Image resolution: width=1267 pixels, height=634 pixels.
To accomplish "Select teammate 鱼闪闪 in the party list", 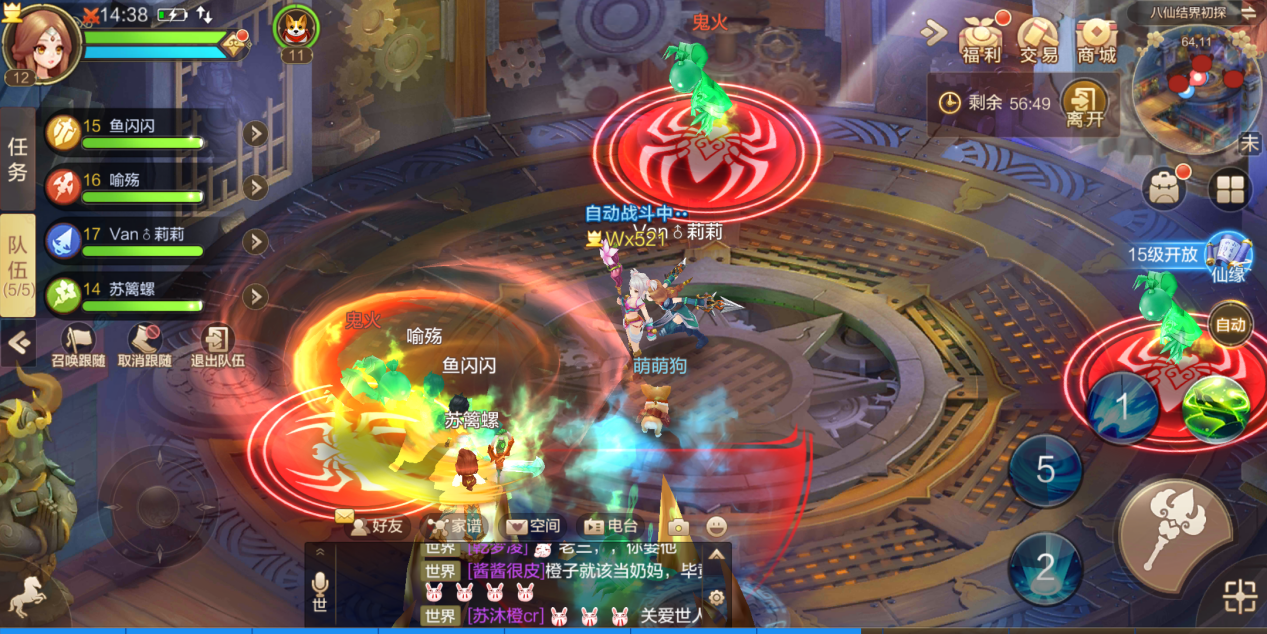I will (x=140, y=134).
